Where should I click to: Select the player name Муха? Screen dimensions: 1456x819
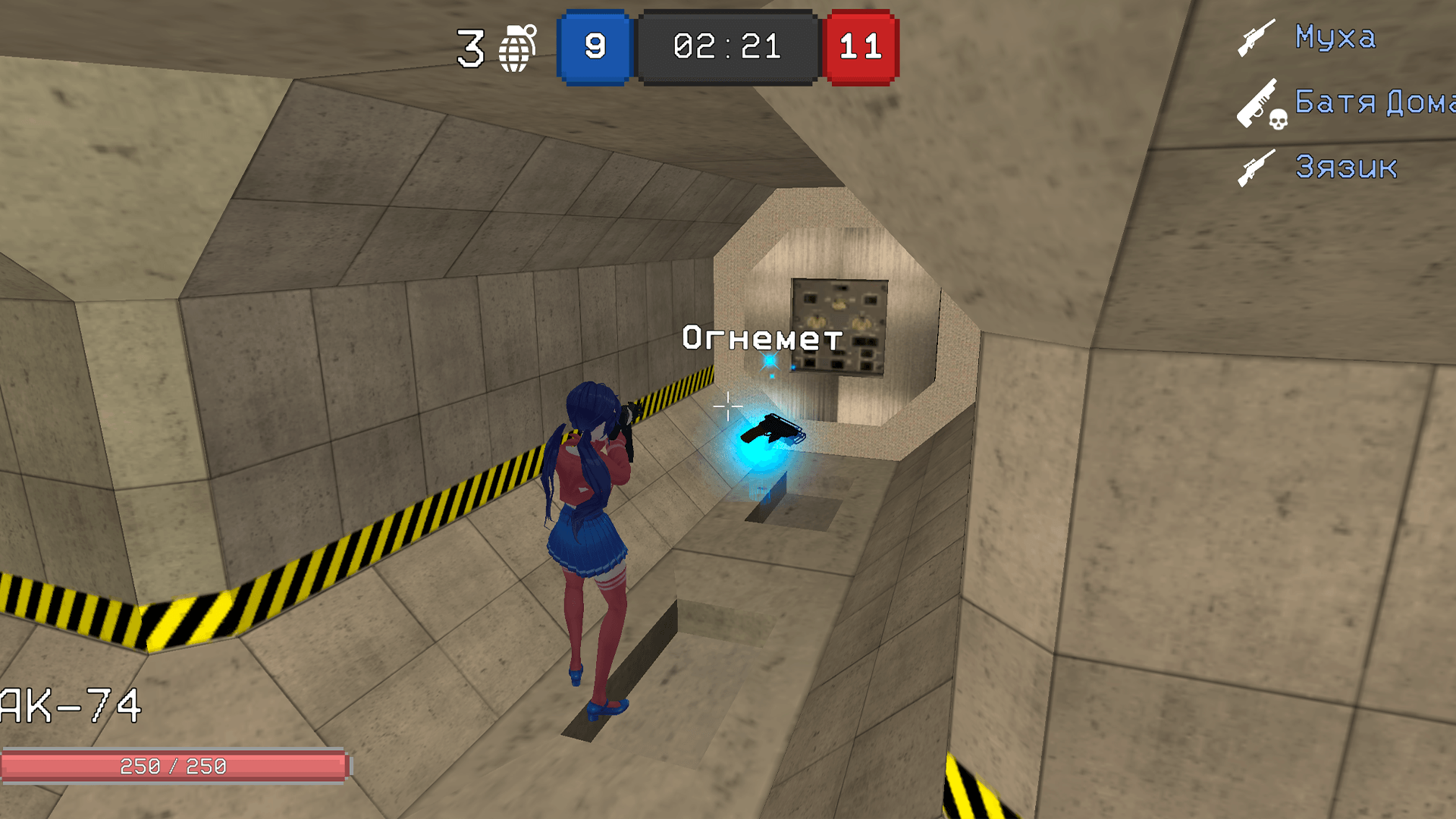pyautogui.click(x=1336, y=38)
